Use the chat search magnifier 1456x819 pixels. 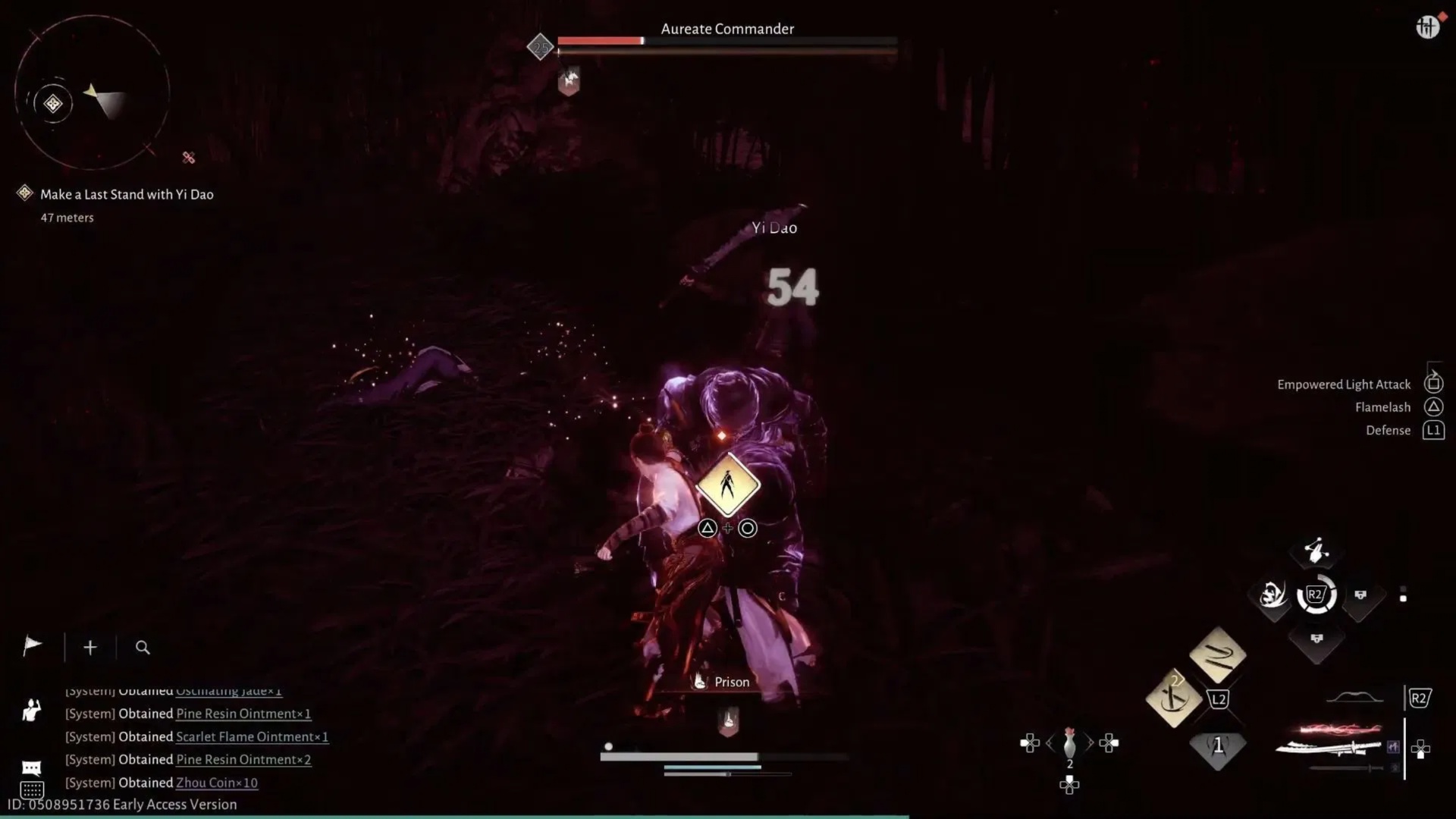click(143, 648)
